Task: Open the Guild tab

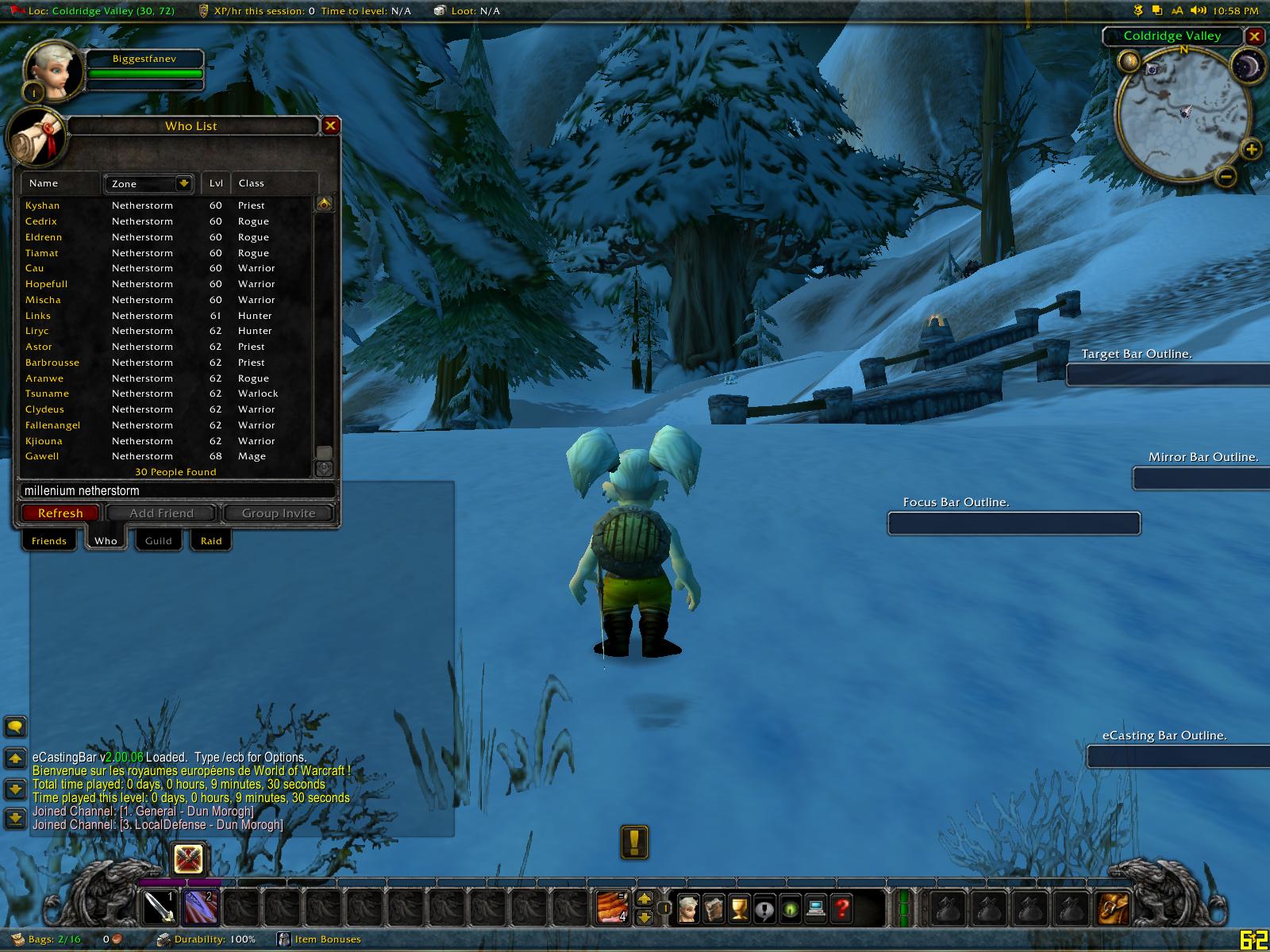Action: click(158, 541)
